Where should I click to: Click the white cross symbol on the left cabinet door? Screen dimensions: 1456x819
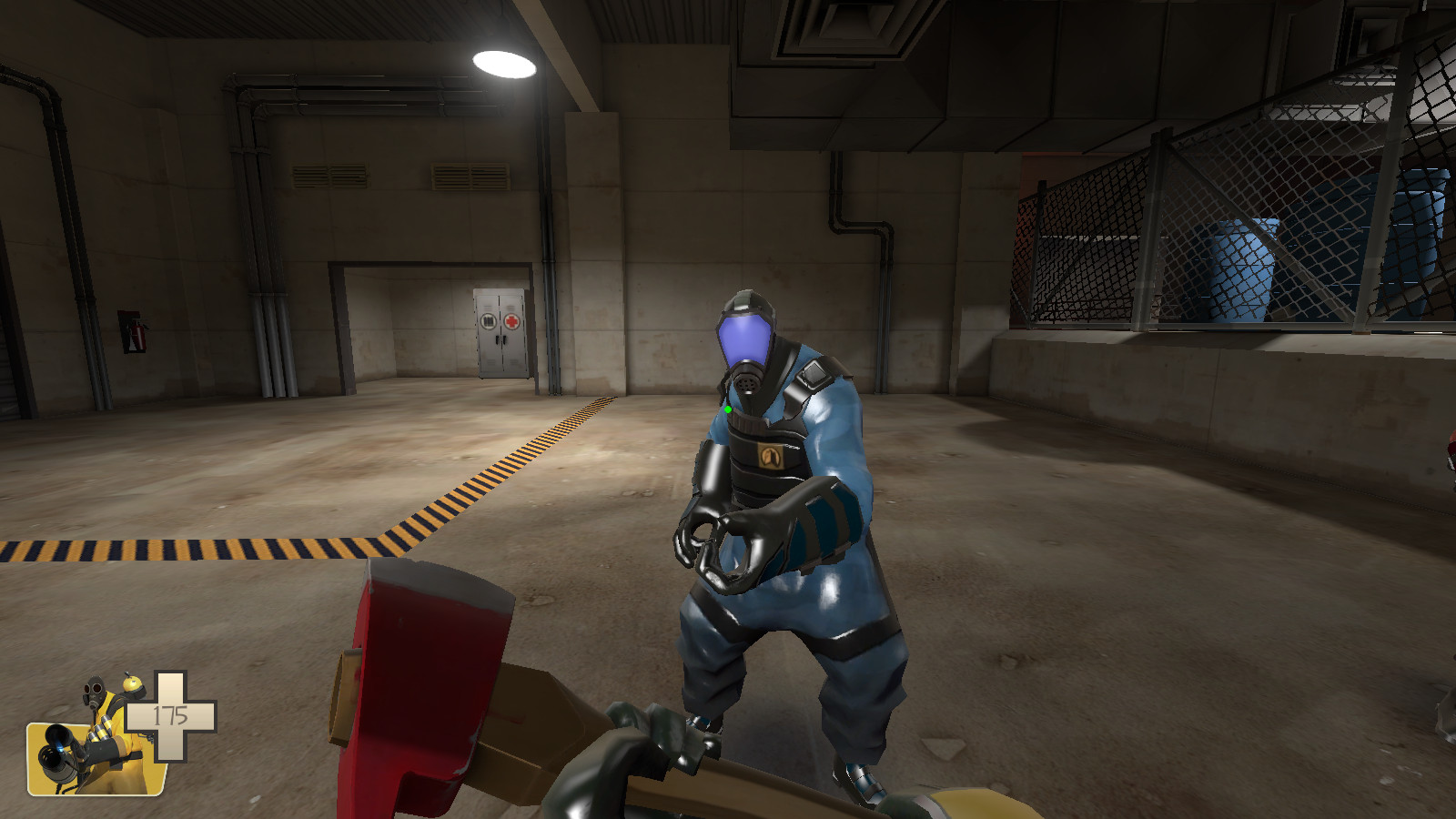click(489, 320)
